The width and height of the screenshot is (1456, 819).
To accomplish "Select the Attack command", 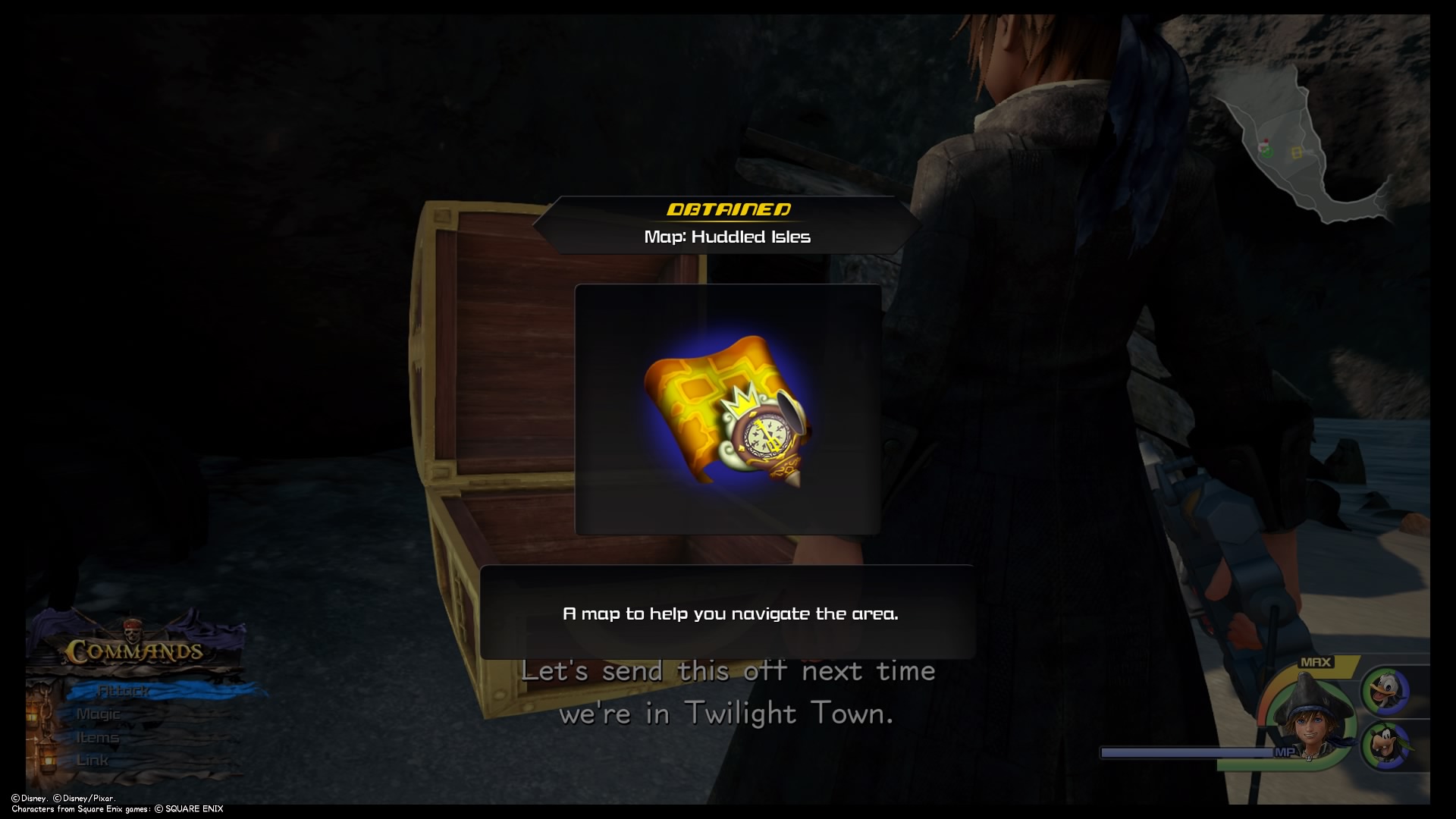I will pos(124,691).
